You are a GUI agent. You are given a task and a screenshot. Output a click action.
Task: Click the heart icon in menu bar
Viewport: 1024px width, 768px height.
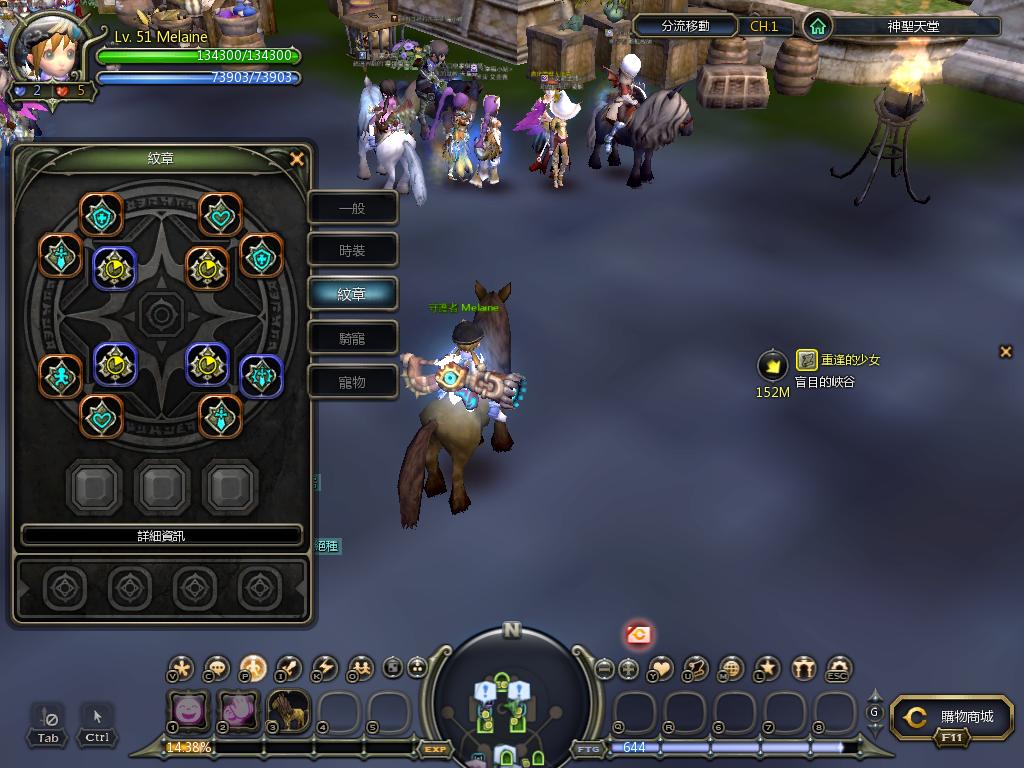661,669
